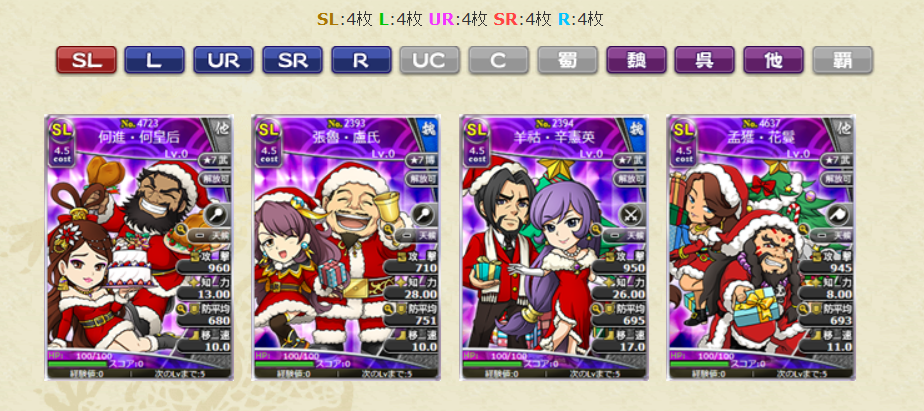Screen dimensions: 924x411
Task: Turn on the 蜀 faction filter
Action: pyautogui.click(x=567, y=60)
